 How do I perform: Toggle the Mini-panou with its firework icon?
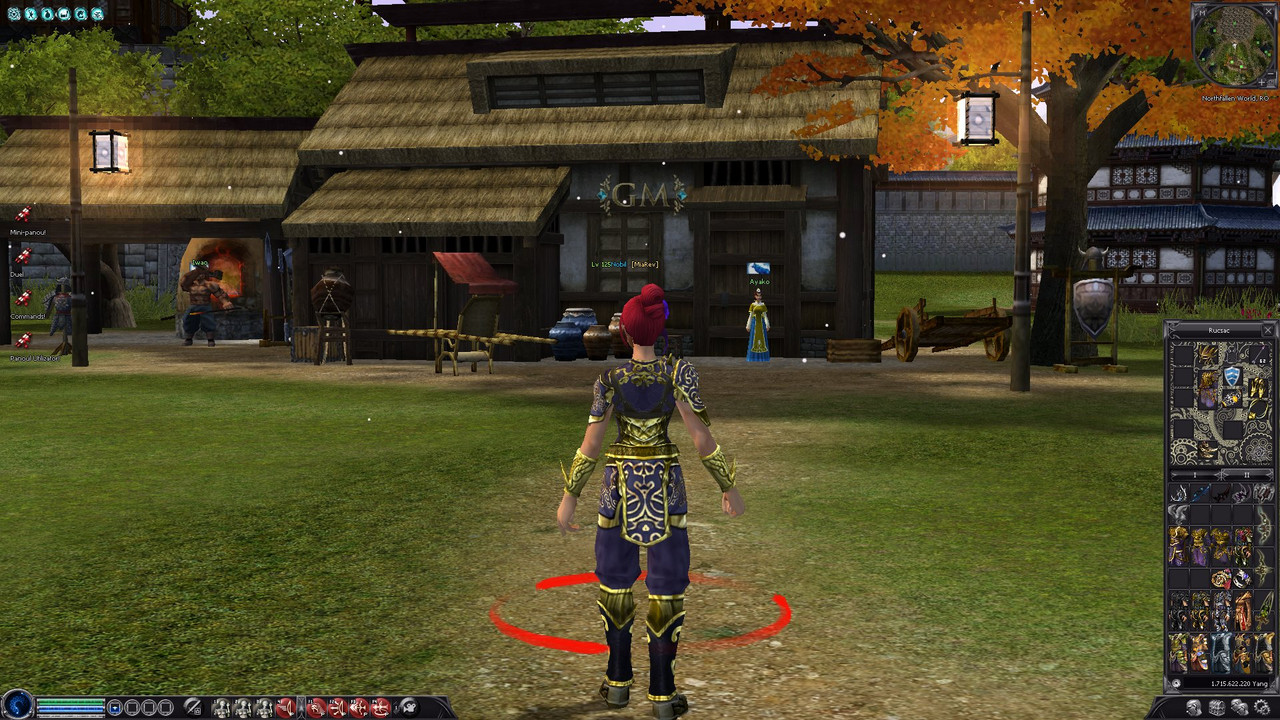[23, 213]
